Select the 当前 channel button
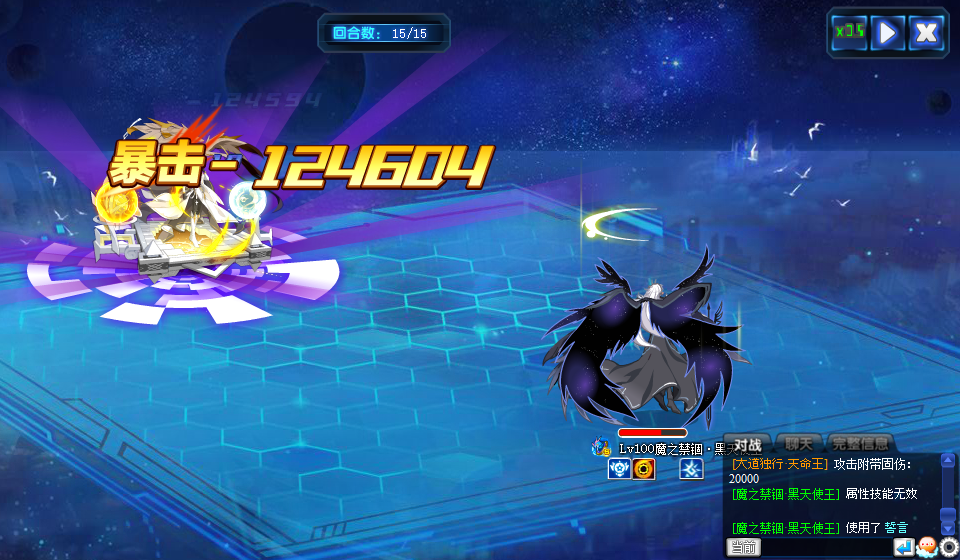 (743, 547)
